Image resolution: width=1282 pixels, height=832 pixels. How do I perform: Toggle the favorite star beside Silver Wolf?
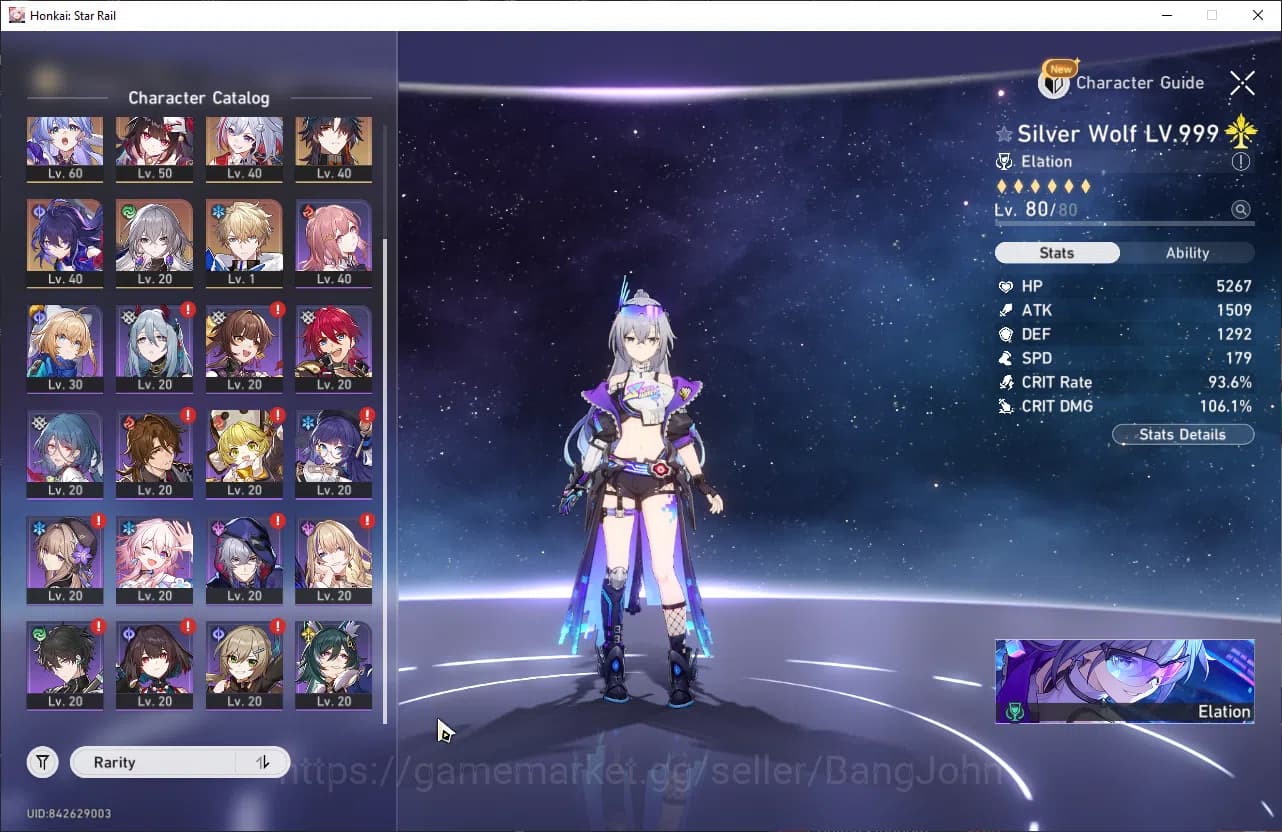(1002, 133)
